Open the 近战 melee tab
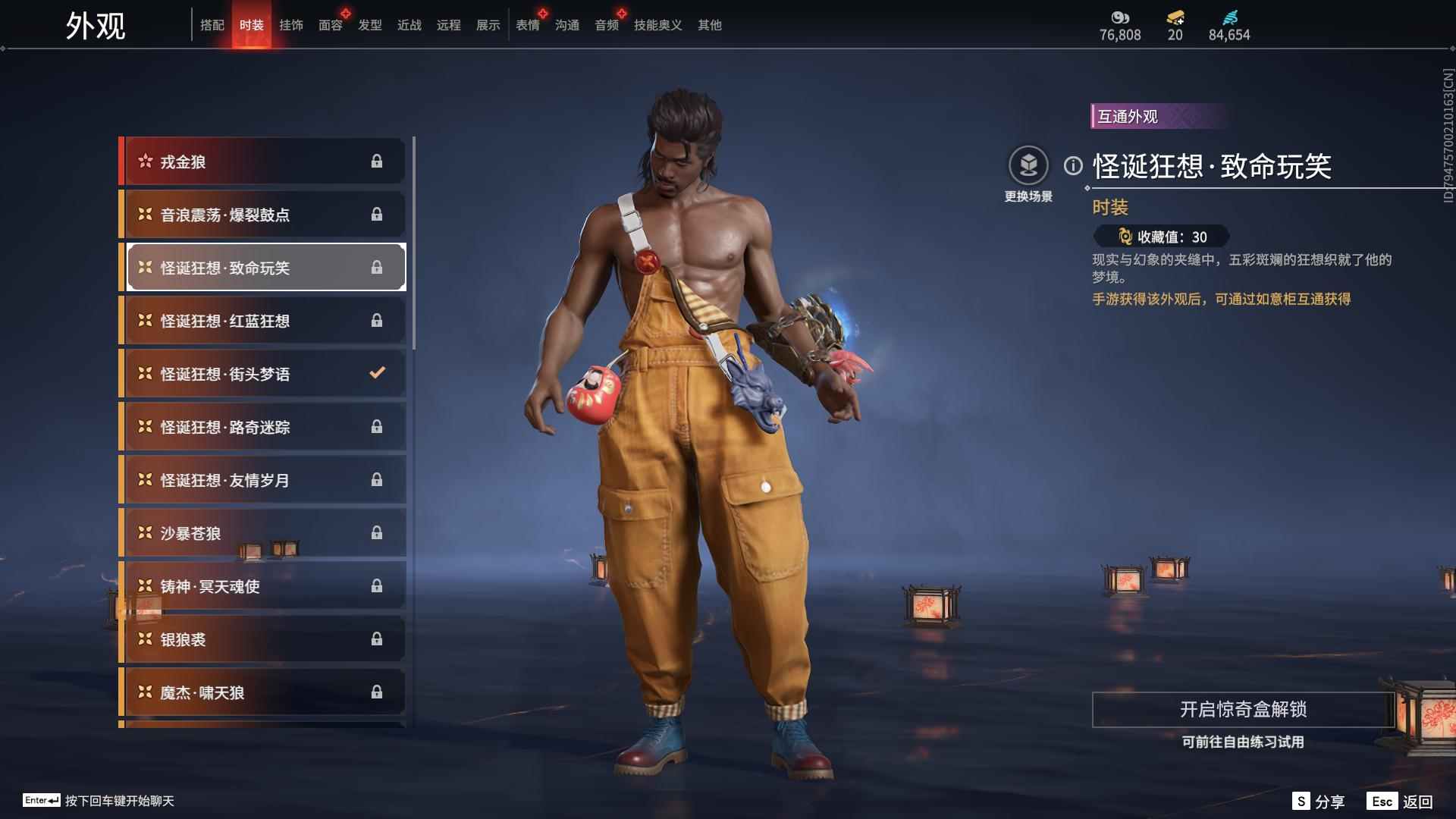 tap(409, 25)
